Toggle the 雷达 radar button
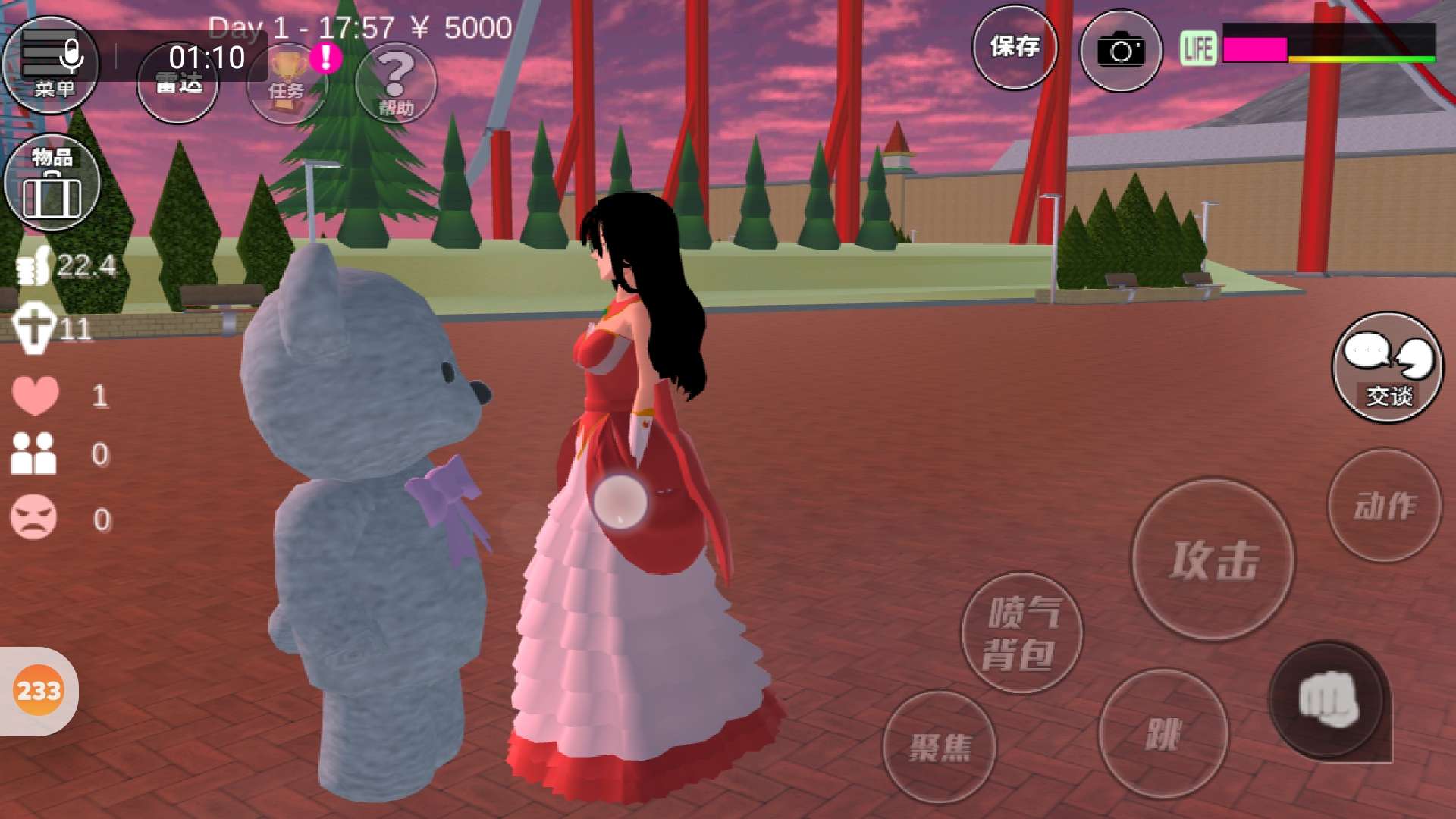 point(178,82)
